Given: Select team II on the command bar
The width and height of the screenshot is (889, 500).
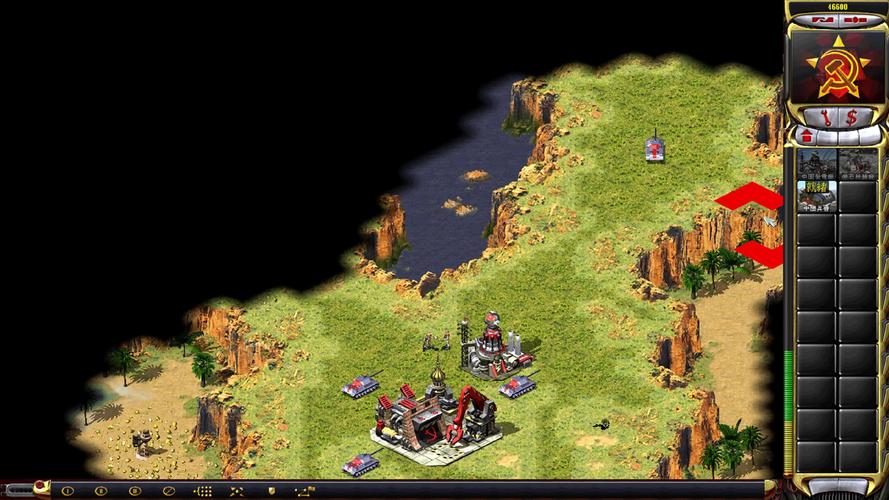Looking at the screenshot, I should click(x=101, y=491).
